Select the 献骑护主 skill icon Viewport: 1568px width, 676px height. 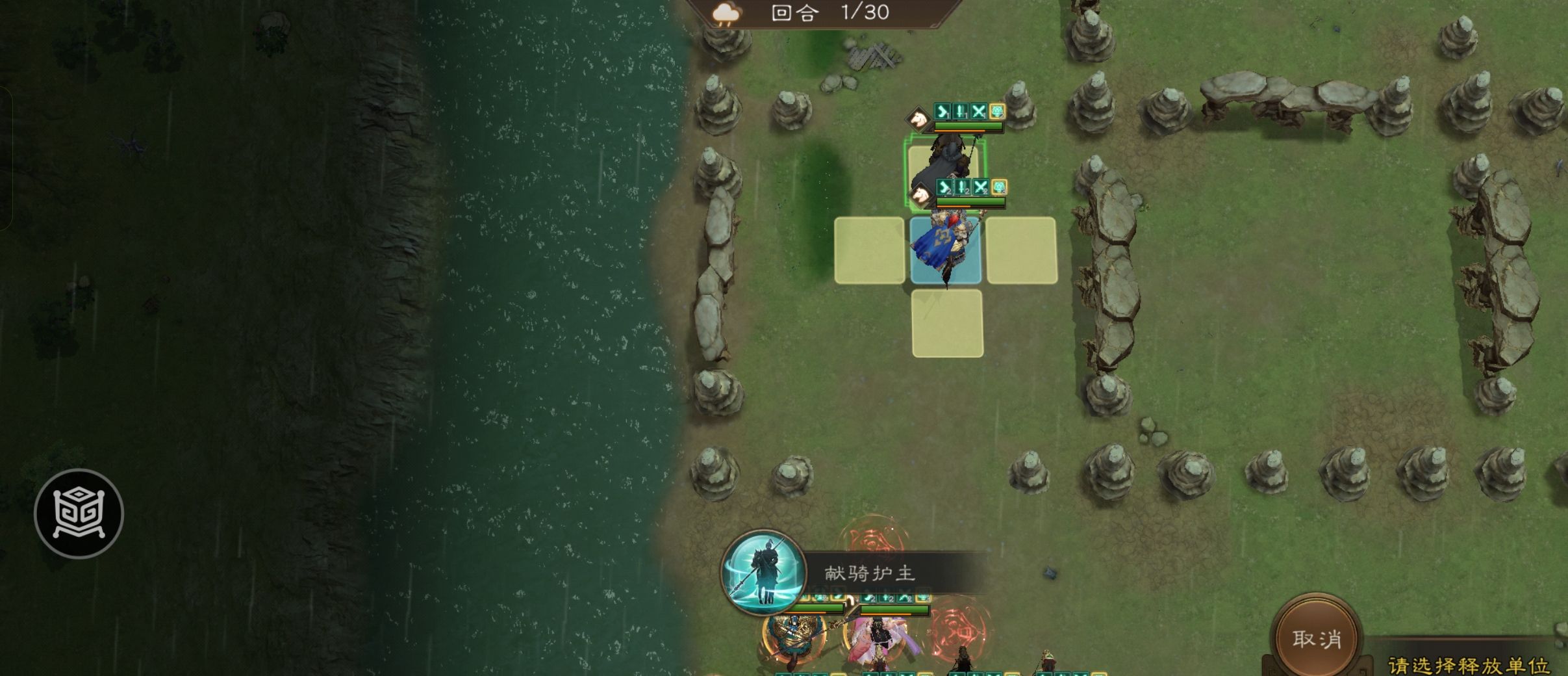coord(764,572)
